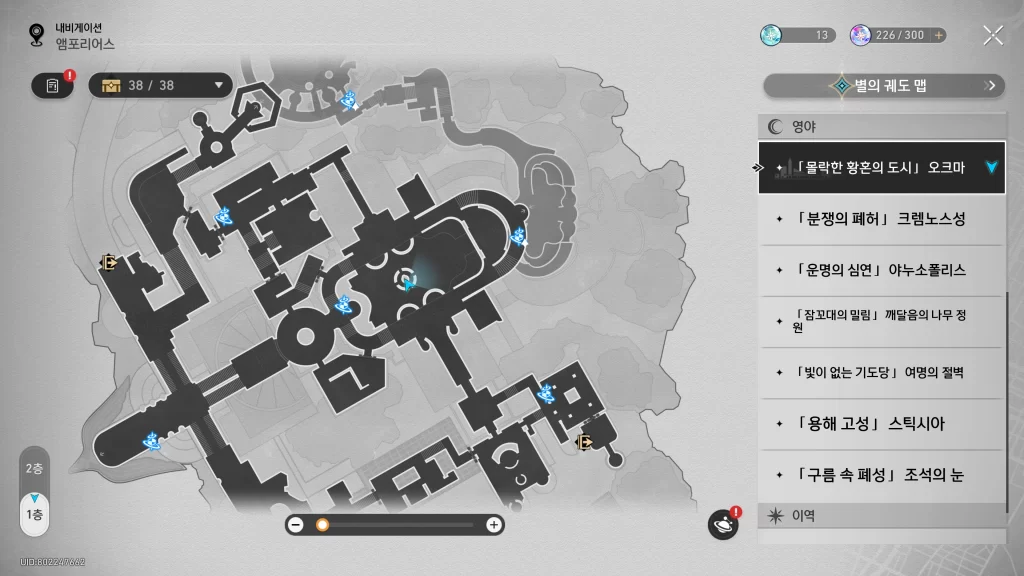
Task: Select 「용해 고성」 스틱시아 area
Action: [880, 424]
